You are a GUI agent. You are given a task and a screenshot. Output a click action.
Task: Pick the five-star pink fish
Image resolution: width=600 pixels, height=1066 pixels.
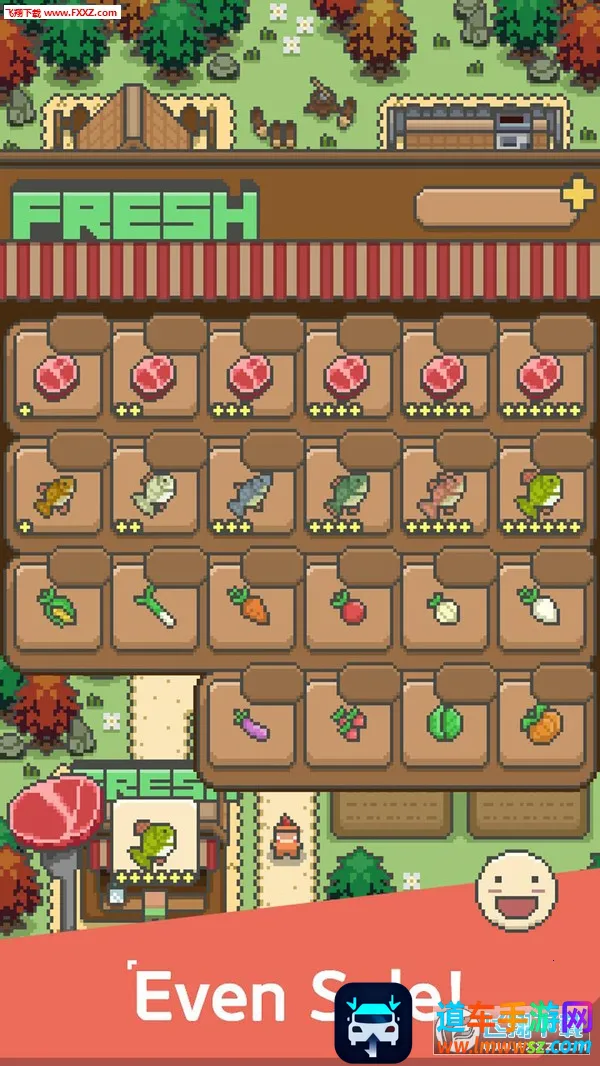tap(445, 492)
